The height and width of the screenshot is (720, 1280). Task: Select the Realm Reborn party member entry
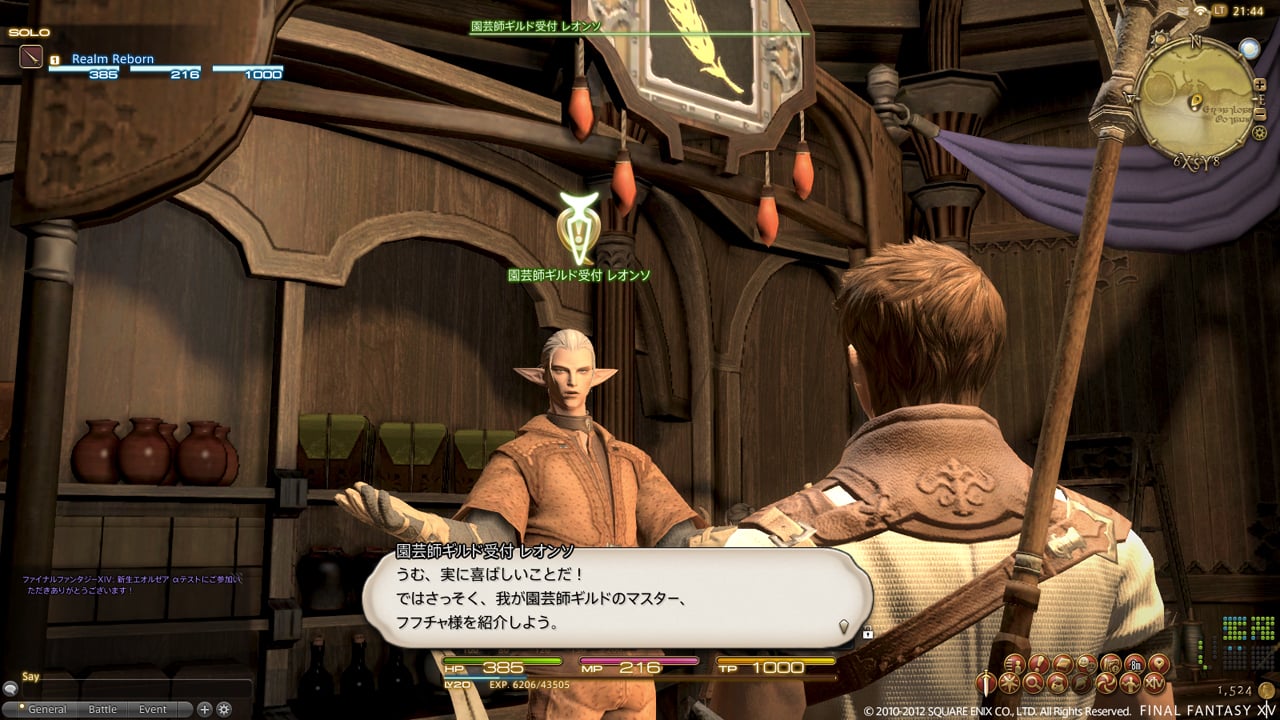(112, 59)
